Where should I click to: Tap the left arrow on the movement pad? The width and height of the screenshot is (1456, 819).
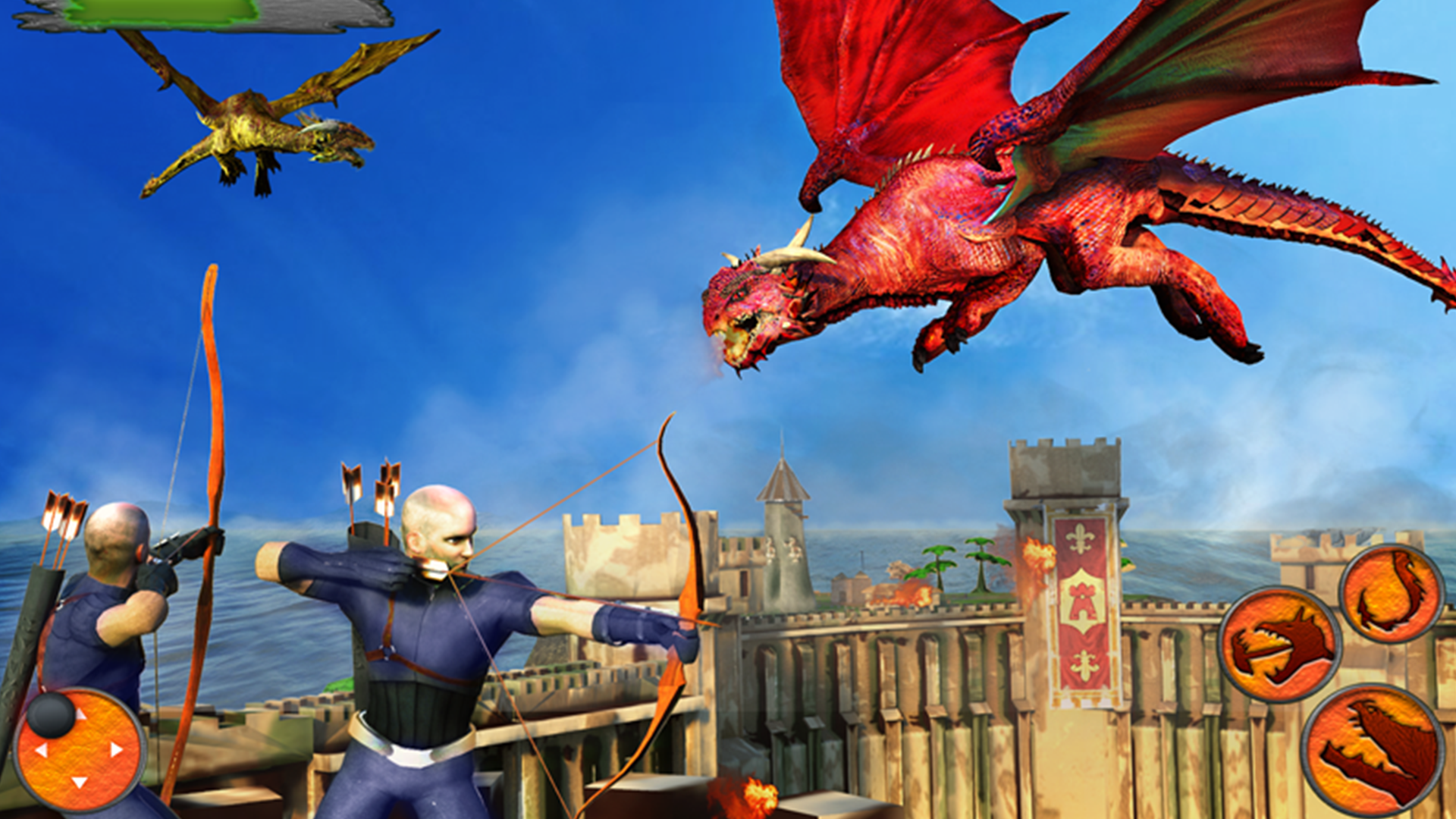point(42,751)
